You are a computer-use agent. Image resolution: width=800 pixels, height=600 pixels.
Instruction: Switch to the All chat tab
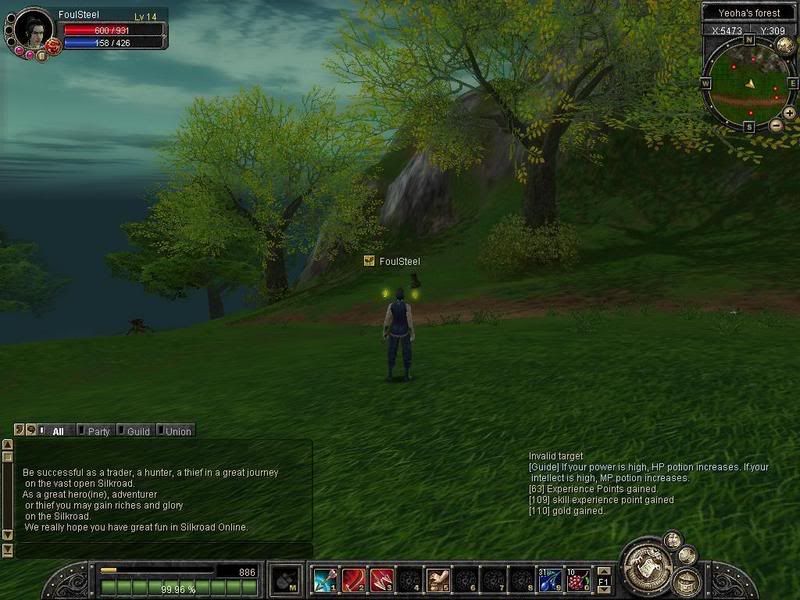59,431
